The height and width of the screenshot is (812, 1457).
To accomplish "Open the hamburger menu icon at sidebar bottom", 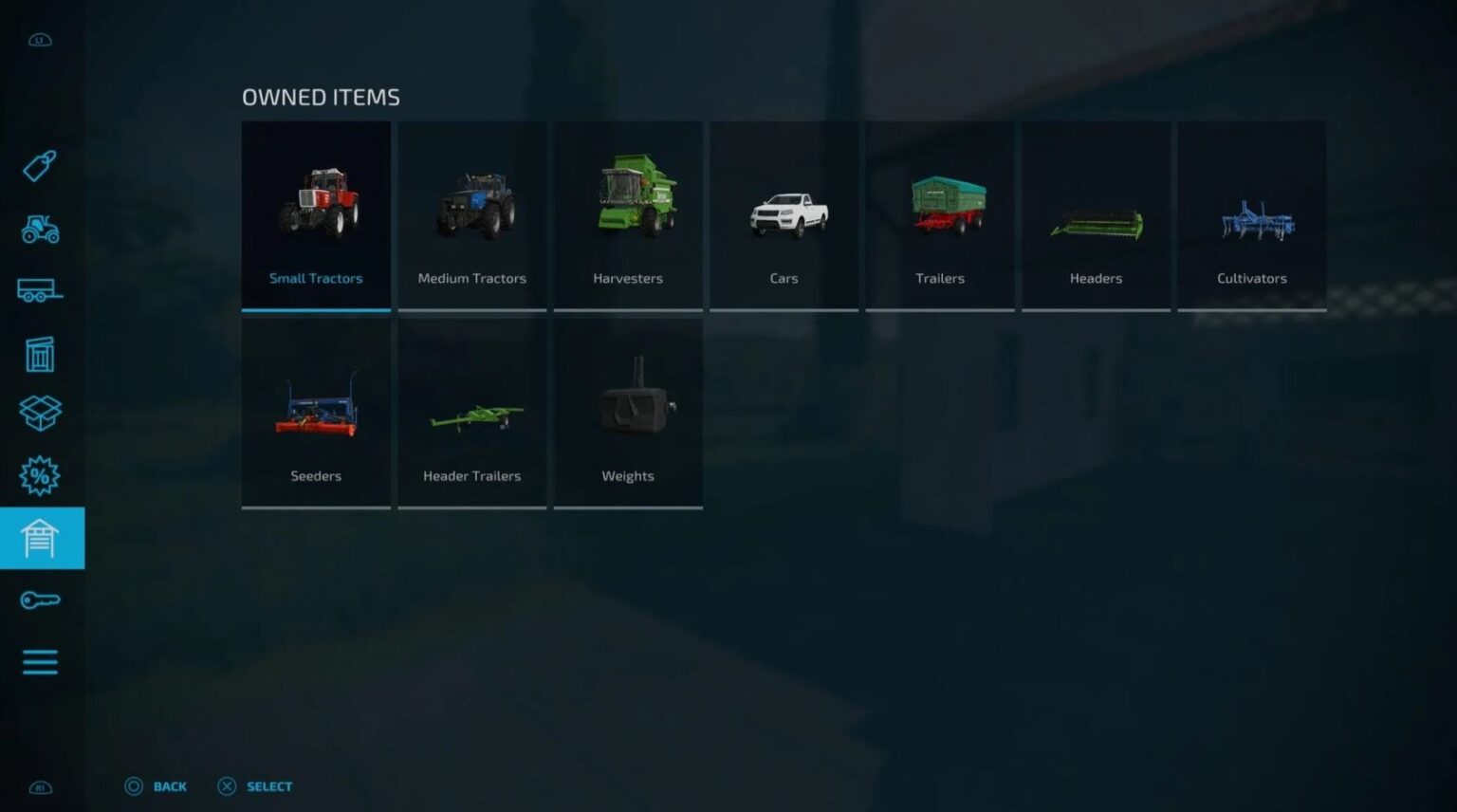I will click(x=39, y=661).
